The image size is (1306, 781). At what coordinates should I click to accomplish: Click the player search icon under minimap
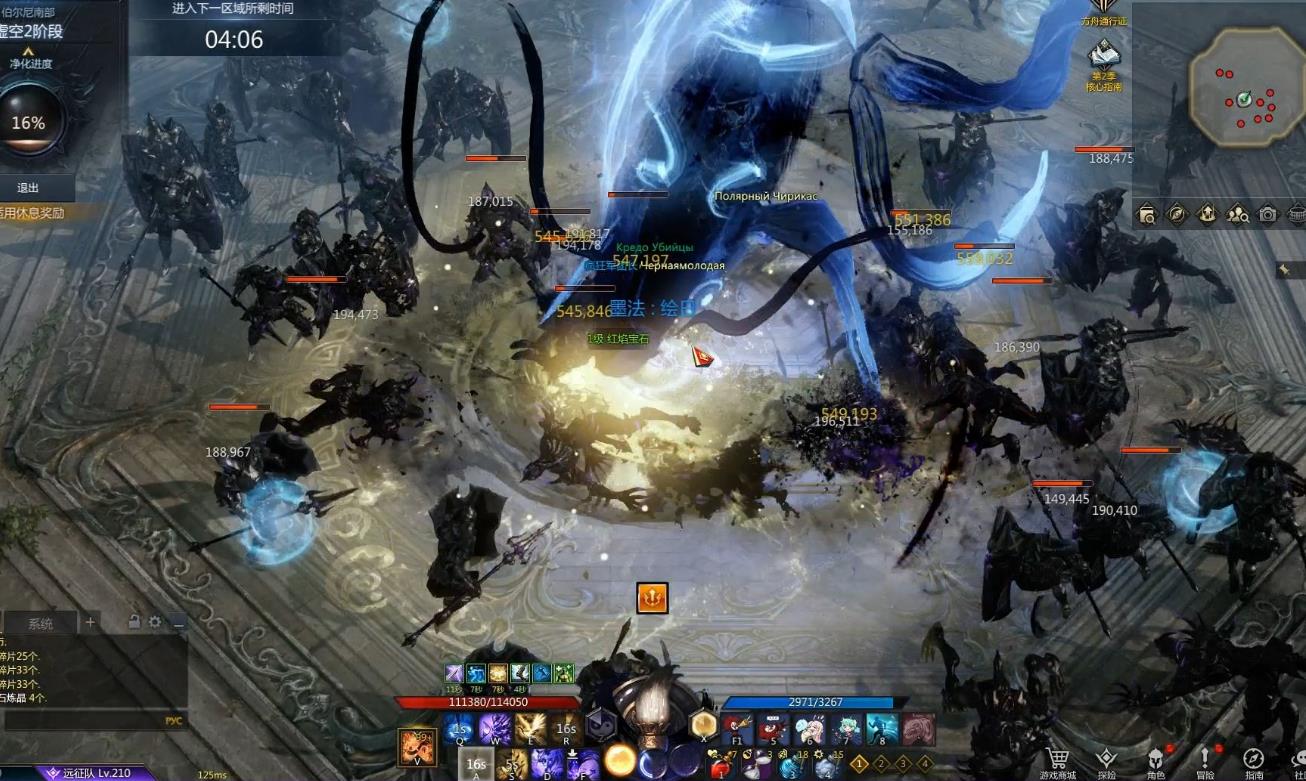pos(1237,214)
